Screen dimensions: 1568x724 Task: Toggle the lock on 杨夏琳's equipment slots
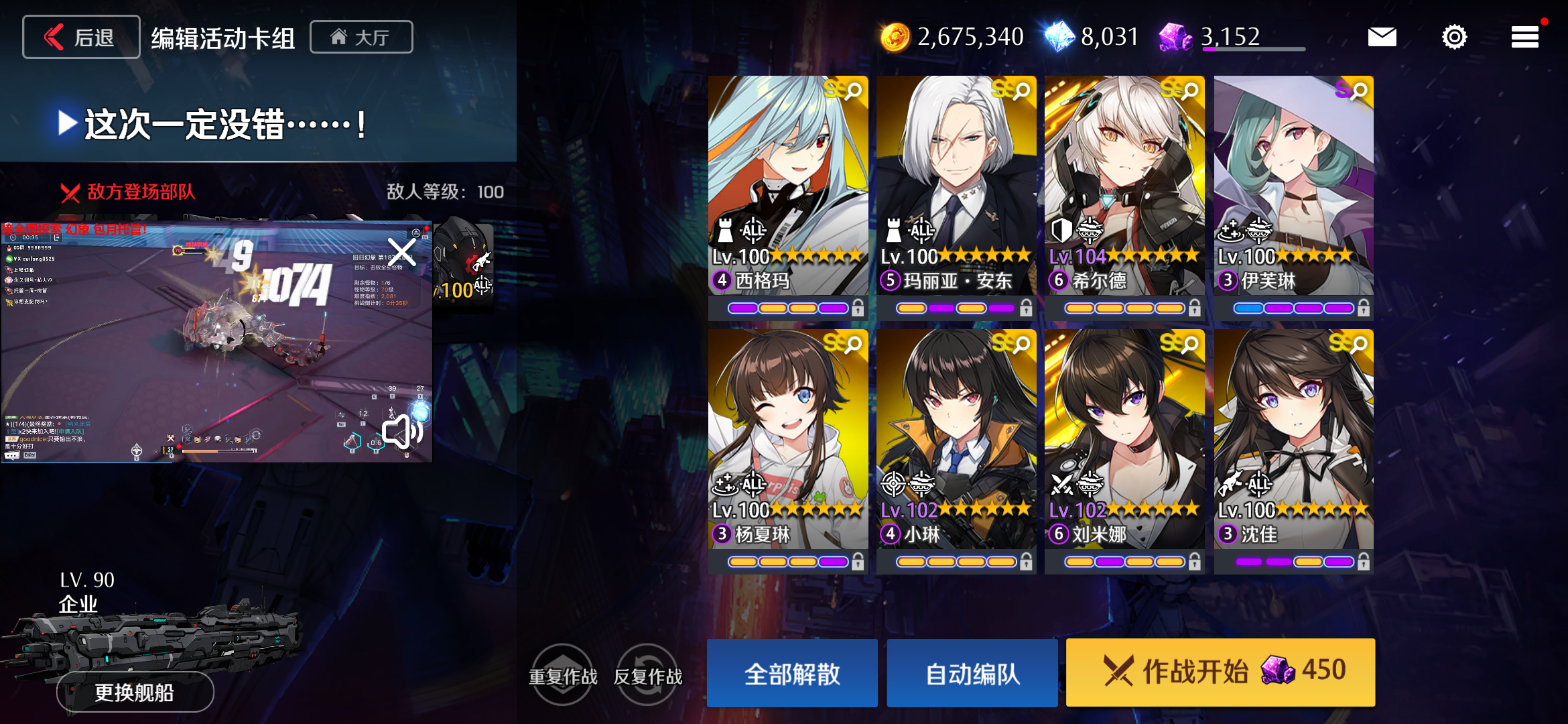tap(858, 561)
